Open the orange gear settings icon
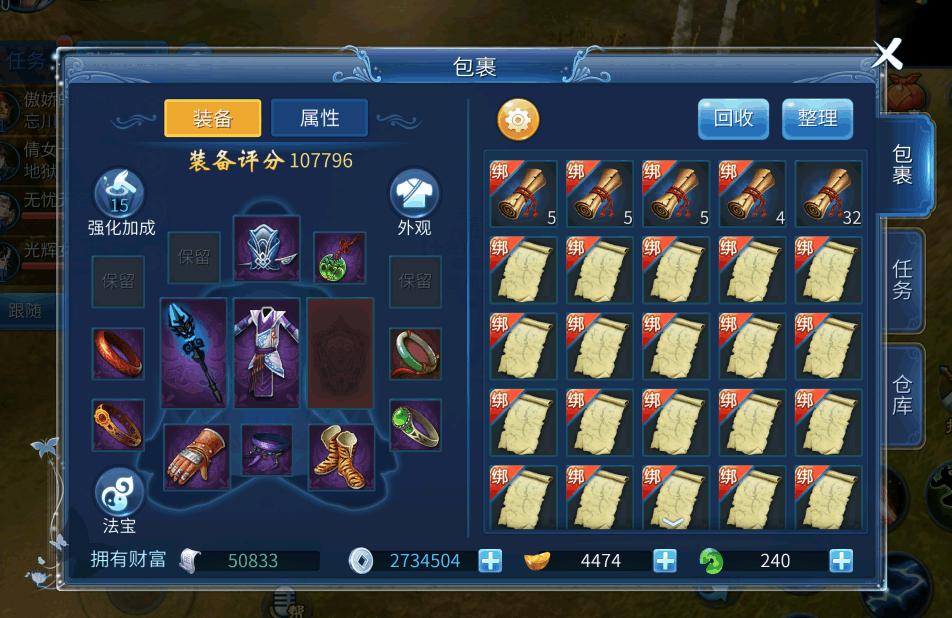This screenshot has width=952, height=618. 518,120
